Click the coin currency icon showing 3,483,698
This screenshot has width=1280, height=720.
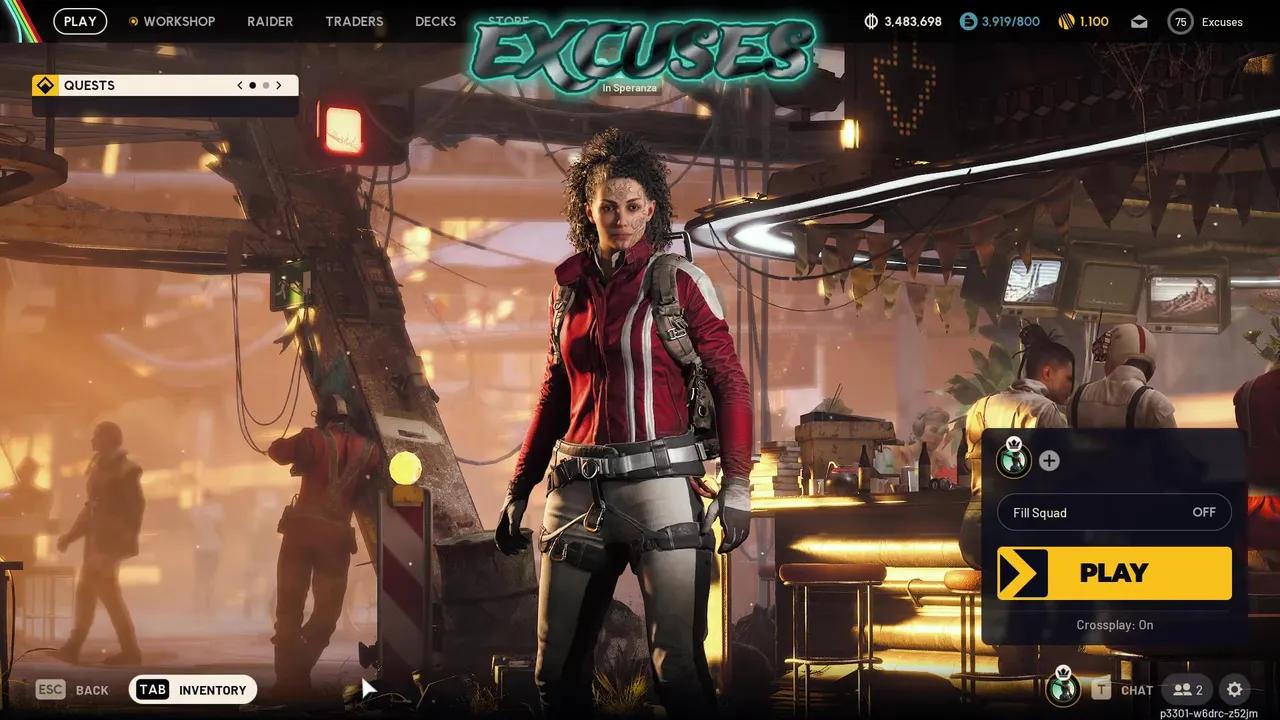(871, 20)
